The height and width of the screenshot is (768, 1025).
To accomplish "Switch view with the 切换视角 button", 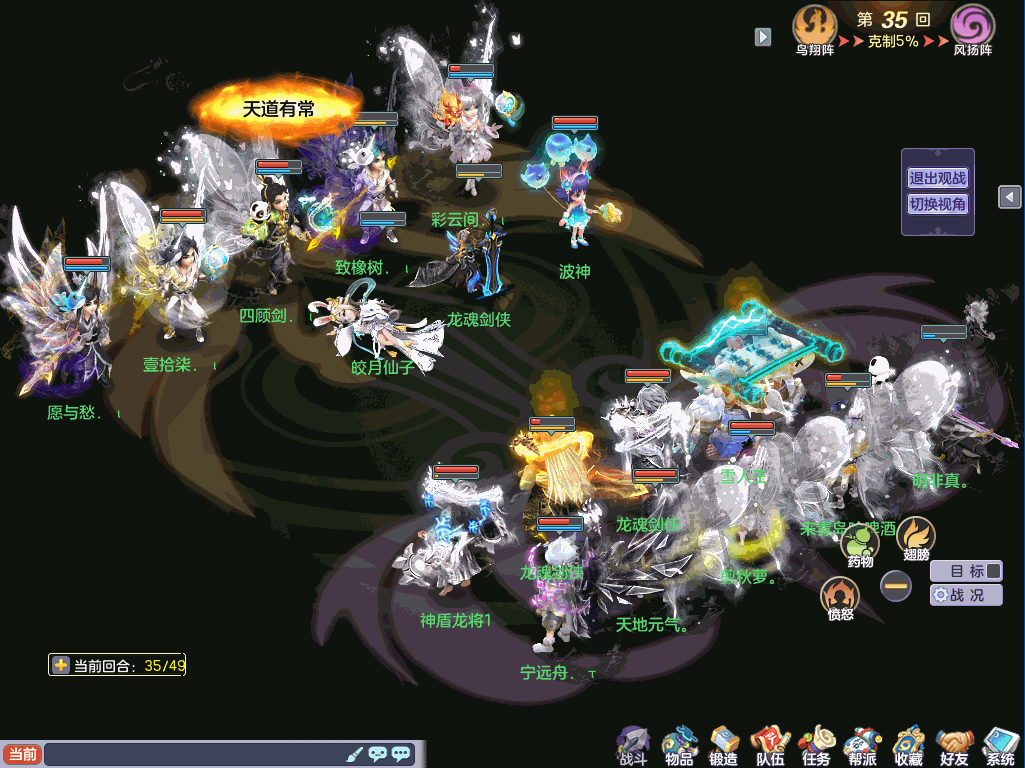I will click(x=937, y=204).
